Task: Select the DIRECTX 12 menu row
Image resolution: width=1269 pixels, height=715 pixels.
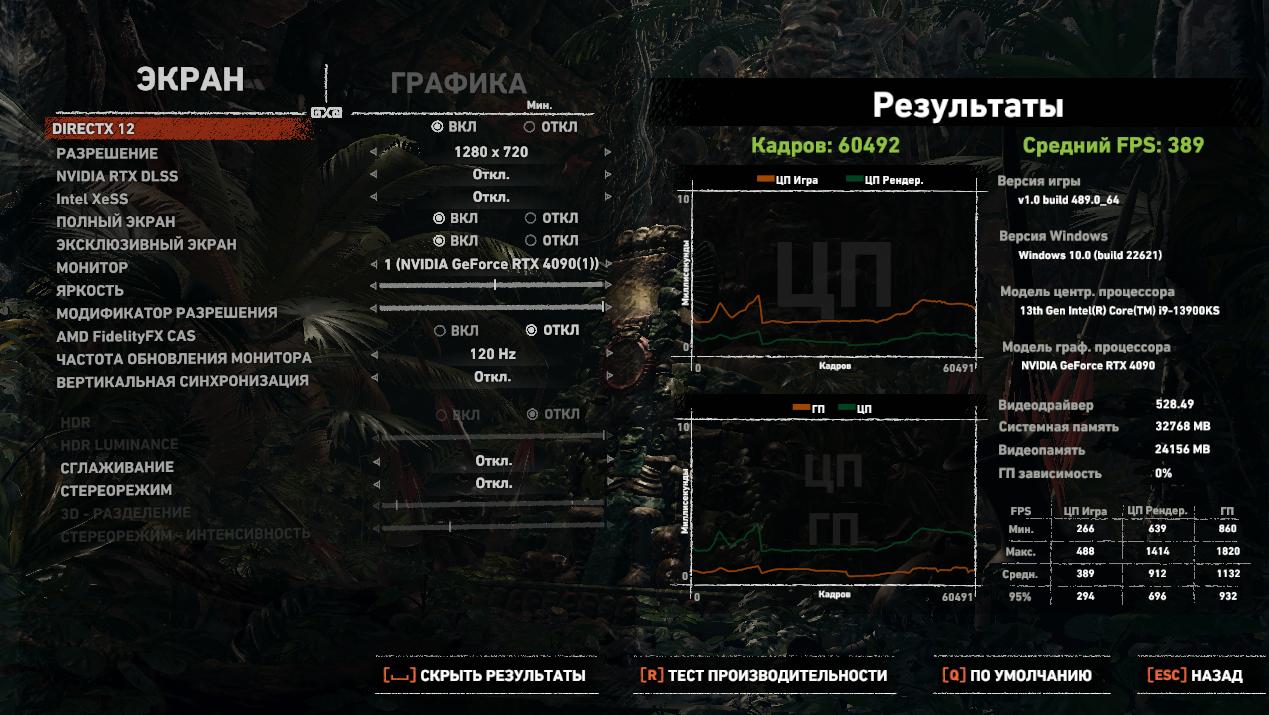Action: (93, 129)
